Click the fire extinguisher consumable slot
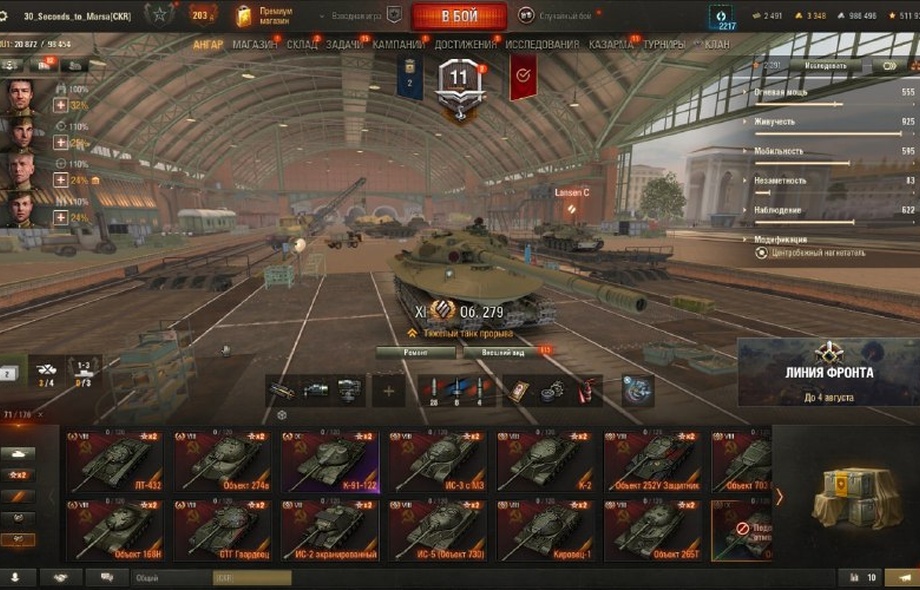The image size is (920, 590). click(x=582, y=390)
